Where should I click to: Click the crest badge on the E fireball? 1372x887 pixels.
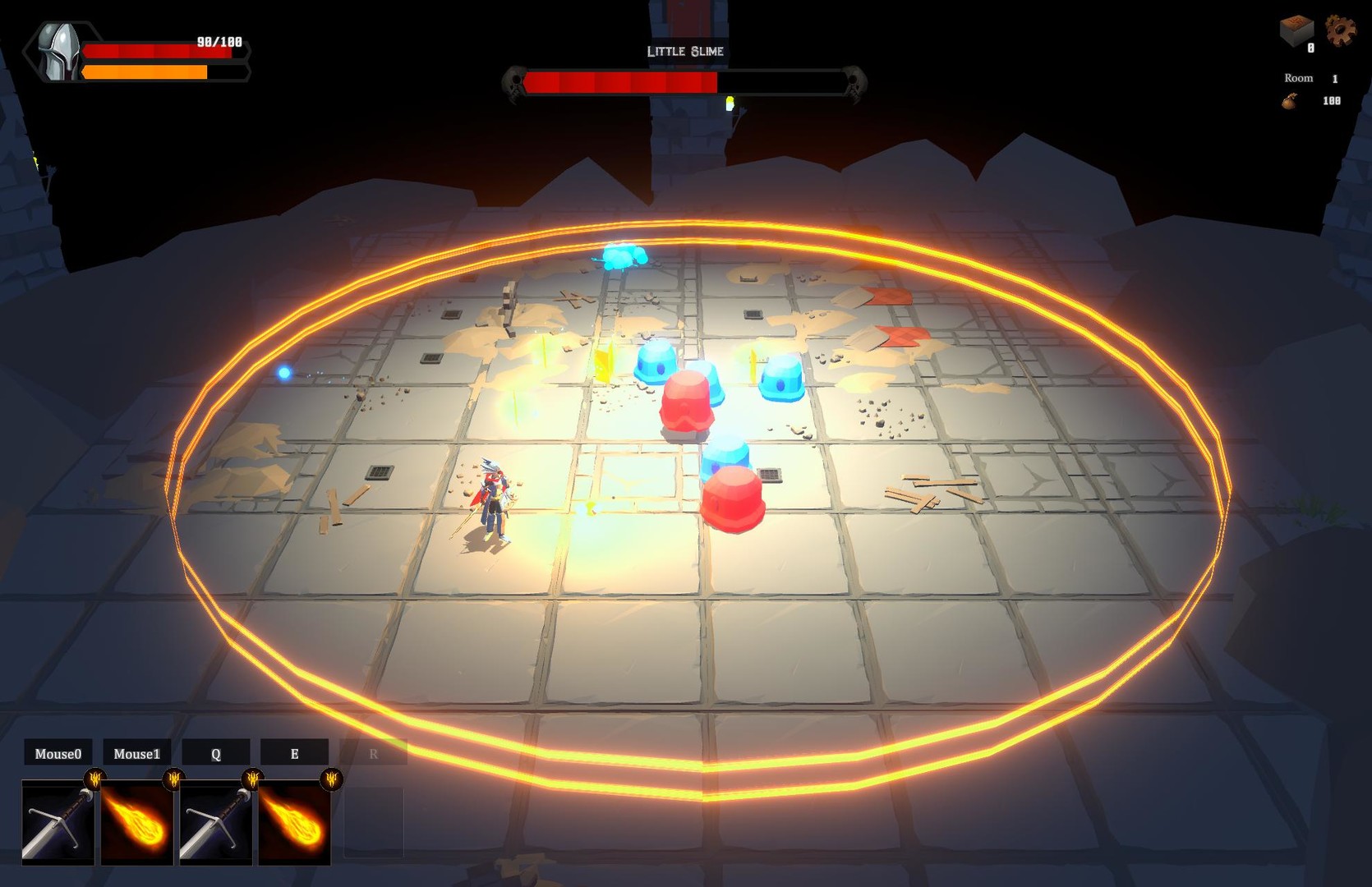click(x=330, y=779)
